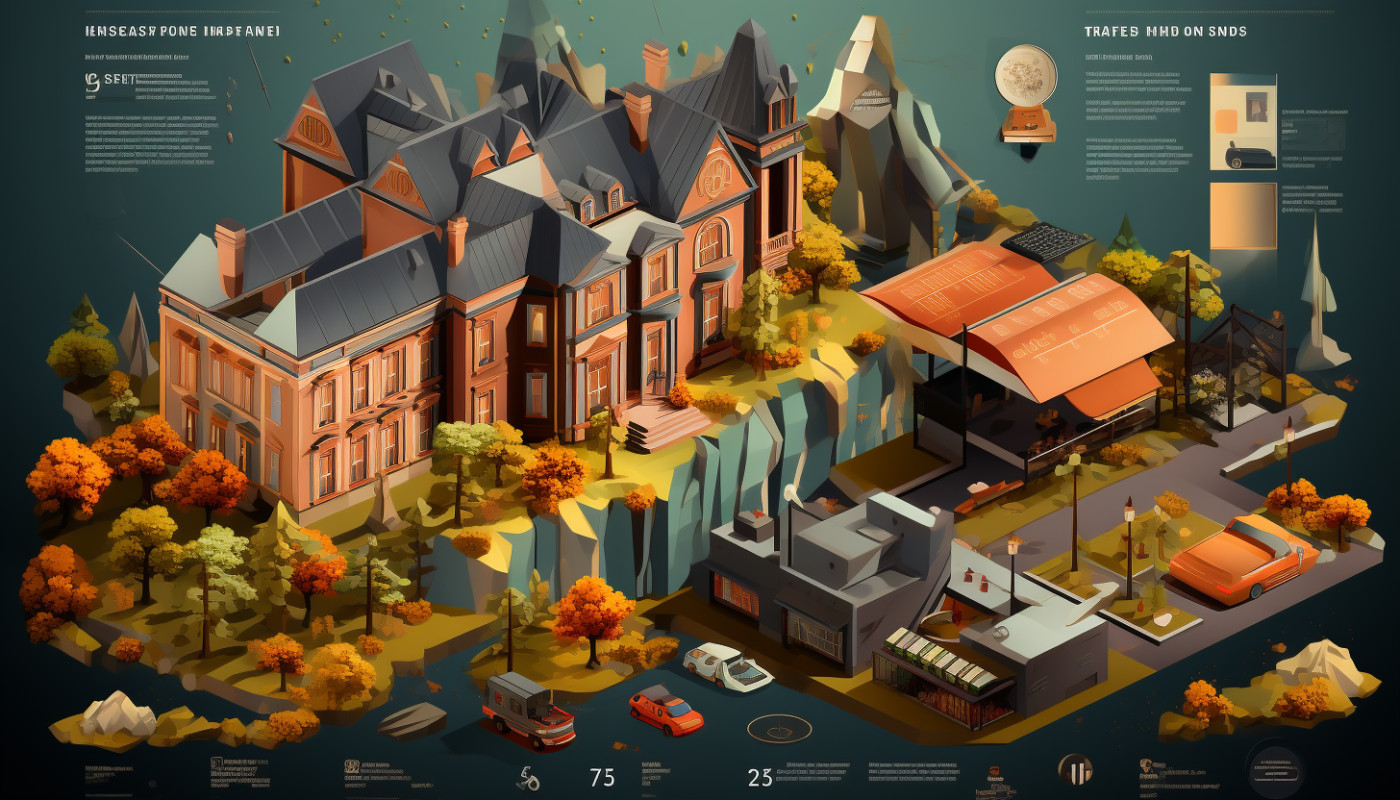Select the plain orange panel thumbnail
1400x800 pixels.
(x=1243, y=215)
